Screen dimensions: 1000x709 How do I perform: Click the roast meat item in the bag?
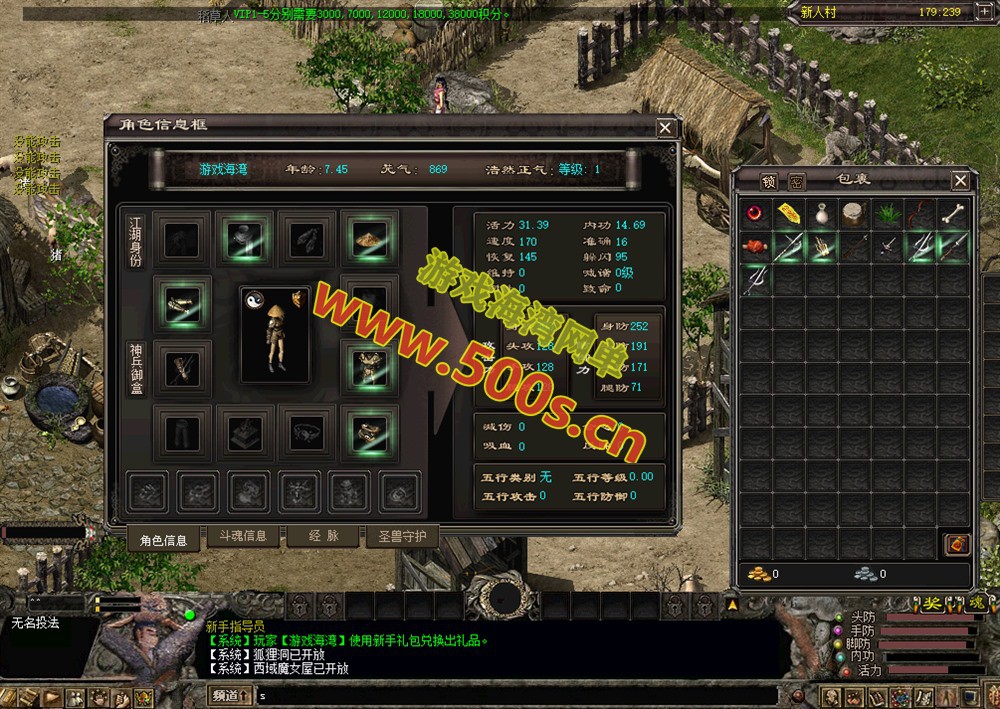click(x=756, y=247)
